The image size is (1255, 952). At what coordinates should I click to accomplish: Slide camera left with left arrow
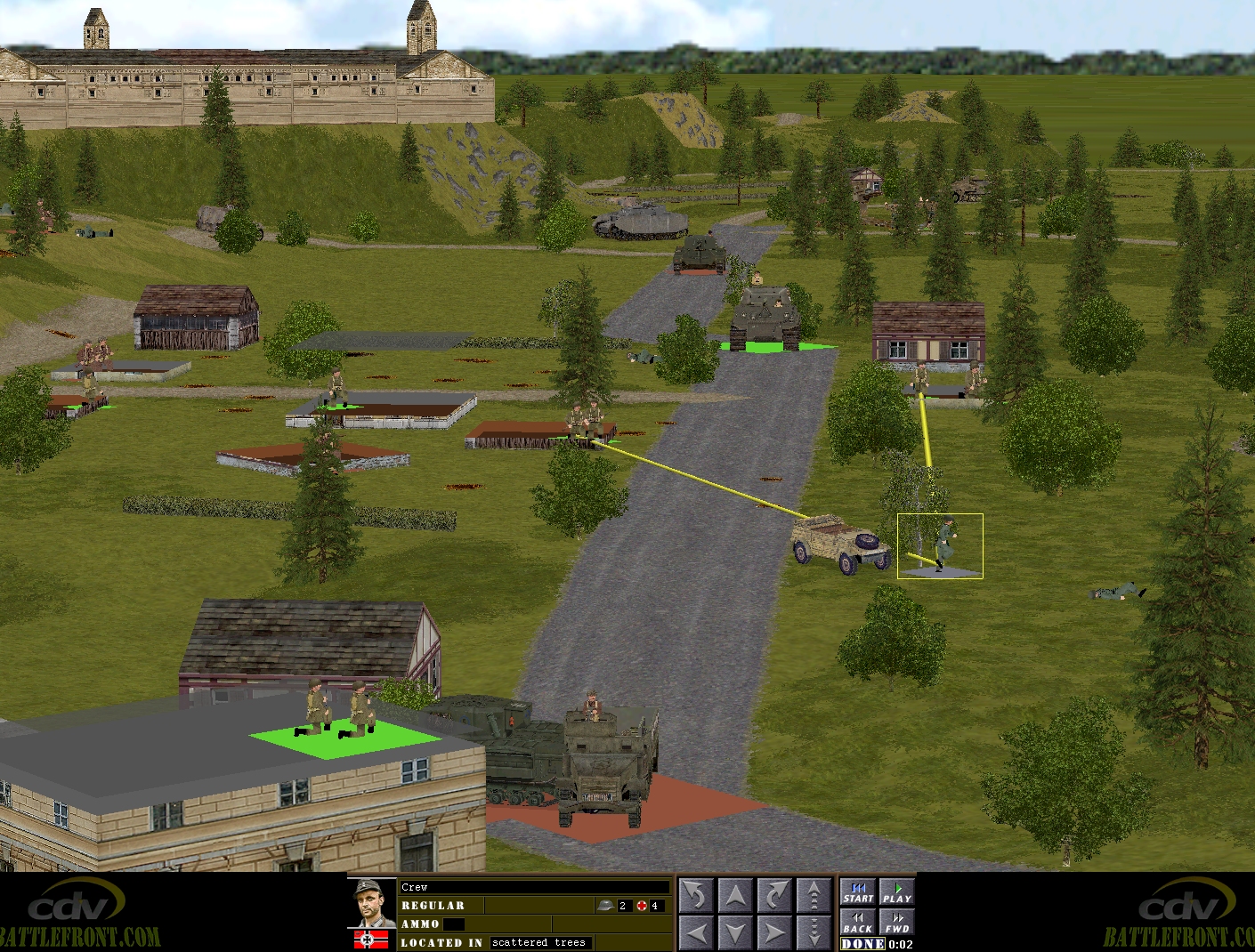tap(696, 932)
